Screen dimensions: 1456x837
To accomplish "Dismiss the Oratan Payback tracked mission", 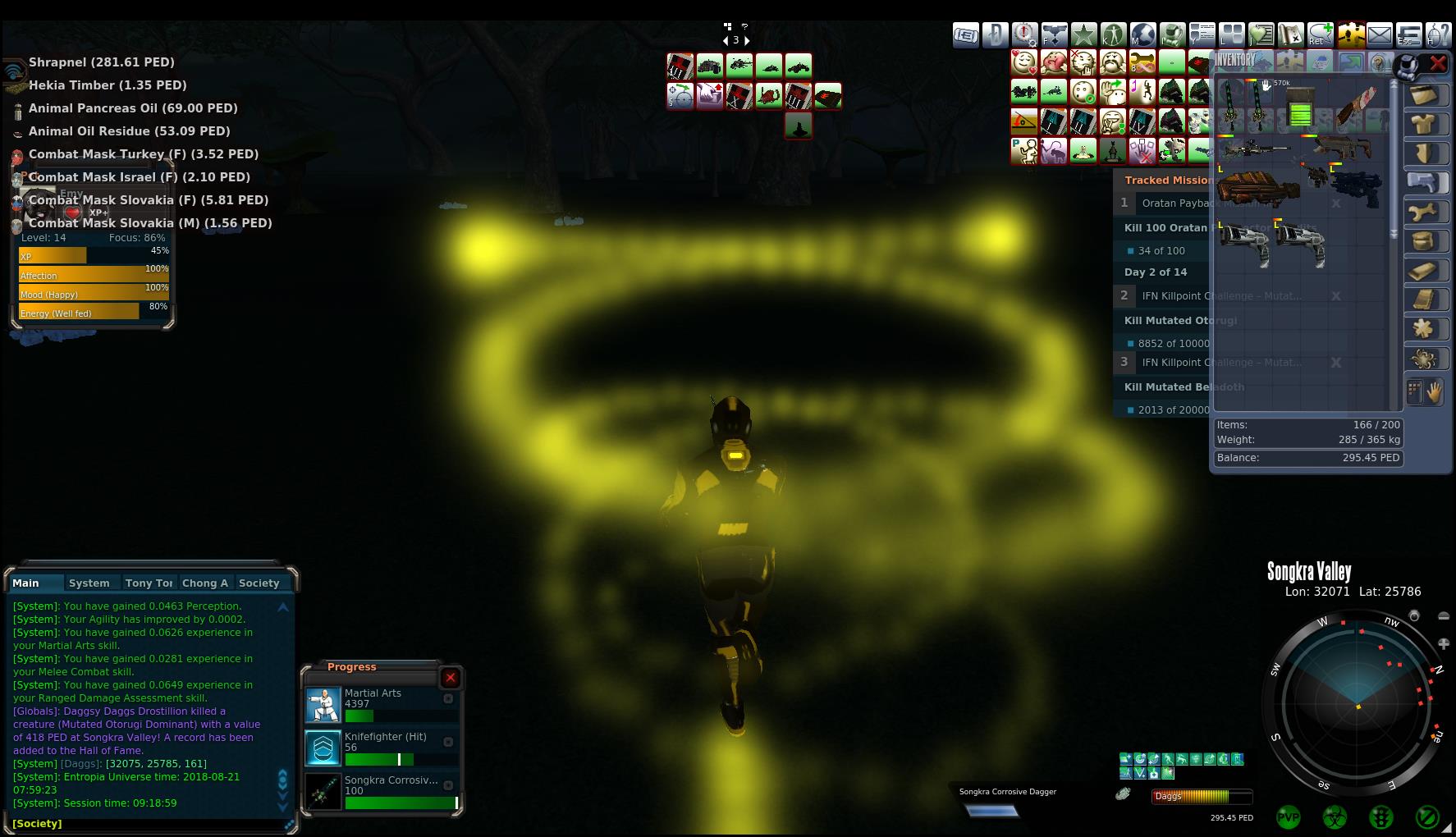I will point(1336,204).
